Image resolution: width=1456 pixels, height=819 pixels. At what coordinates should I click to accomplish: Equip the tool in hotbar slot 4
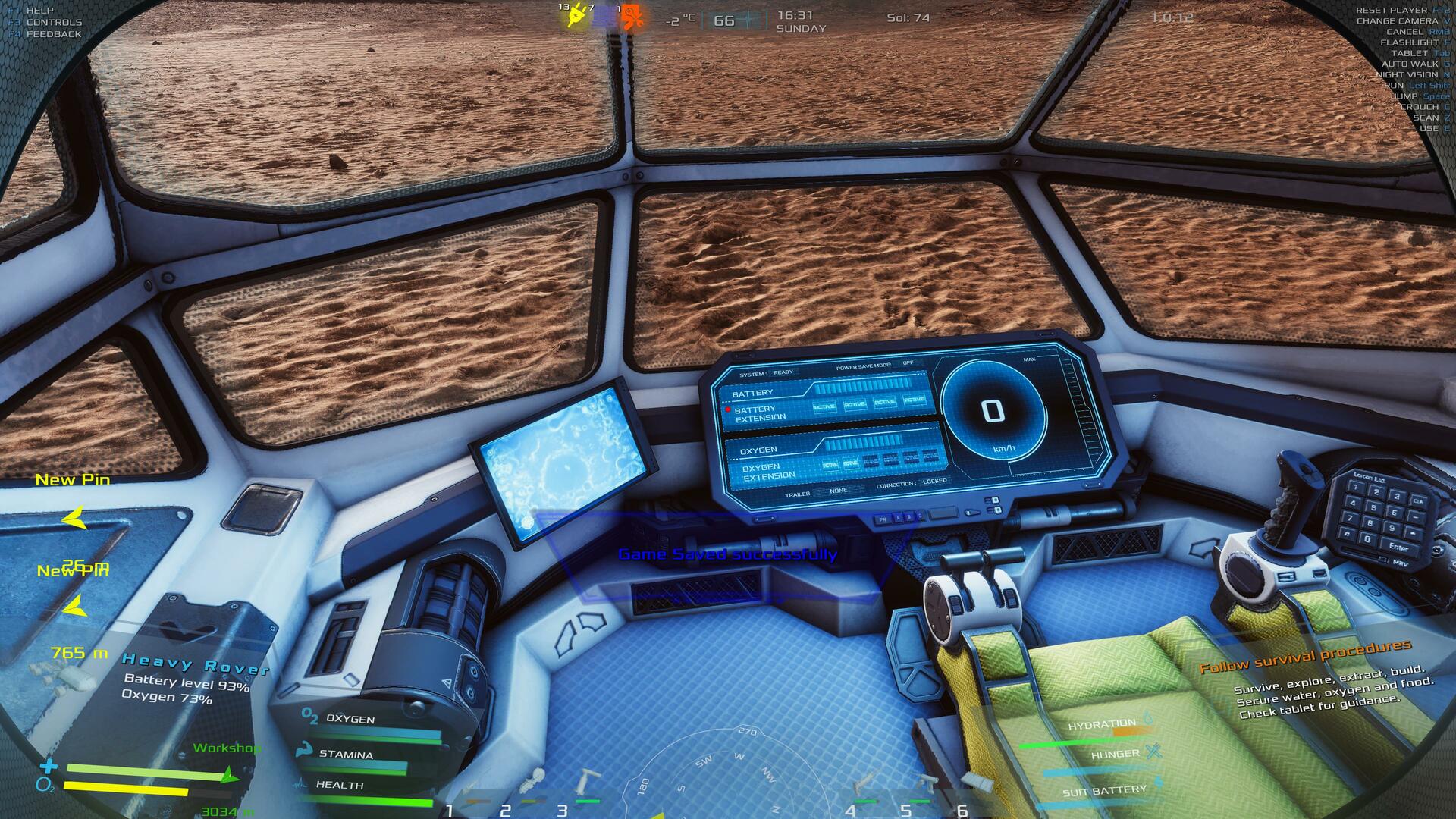pyautogui.click(x=864, y=787)
